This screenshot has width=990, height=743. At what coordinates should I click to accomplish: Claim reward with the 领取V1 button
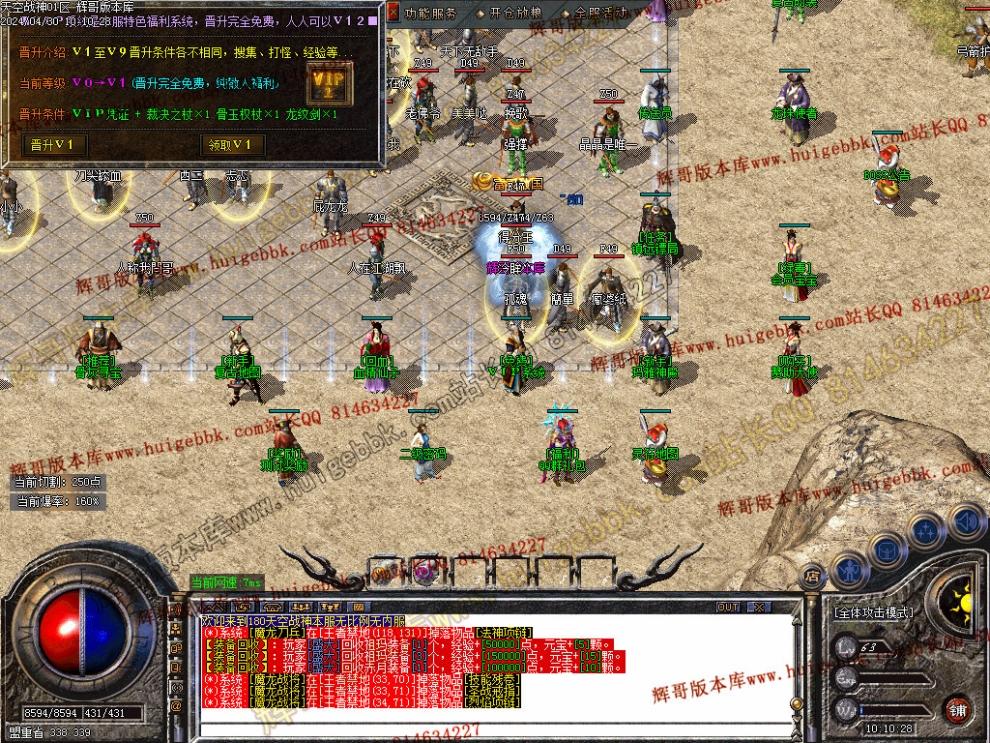tap(233, 145)
